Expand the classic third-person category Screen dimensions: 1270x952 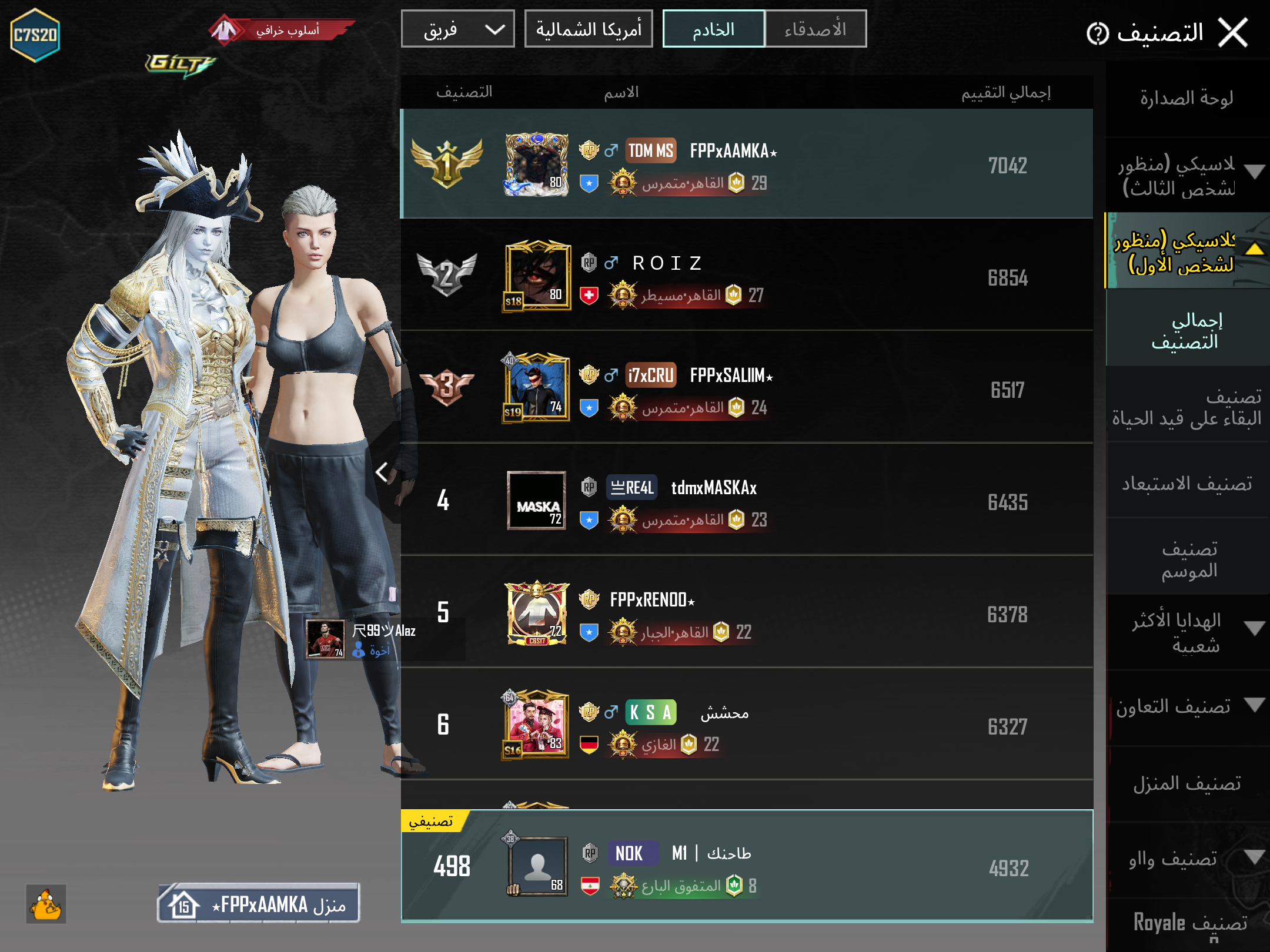[1187, 175]
